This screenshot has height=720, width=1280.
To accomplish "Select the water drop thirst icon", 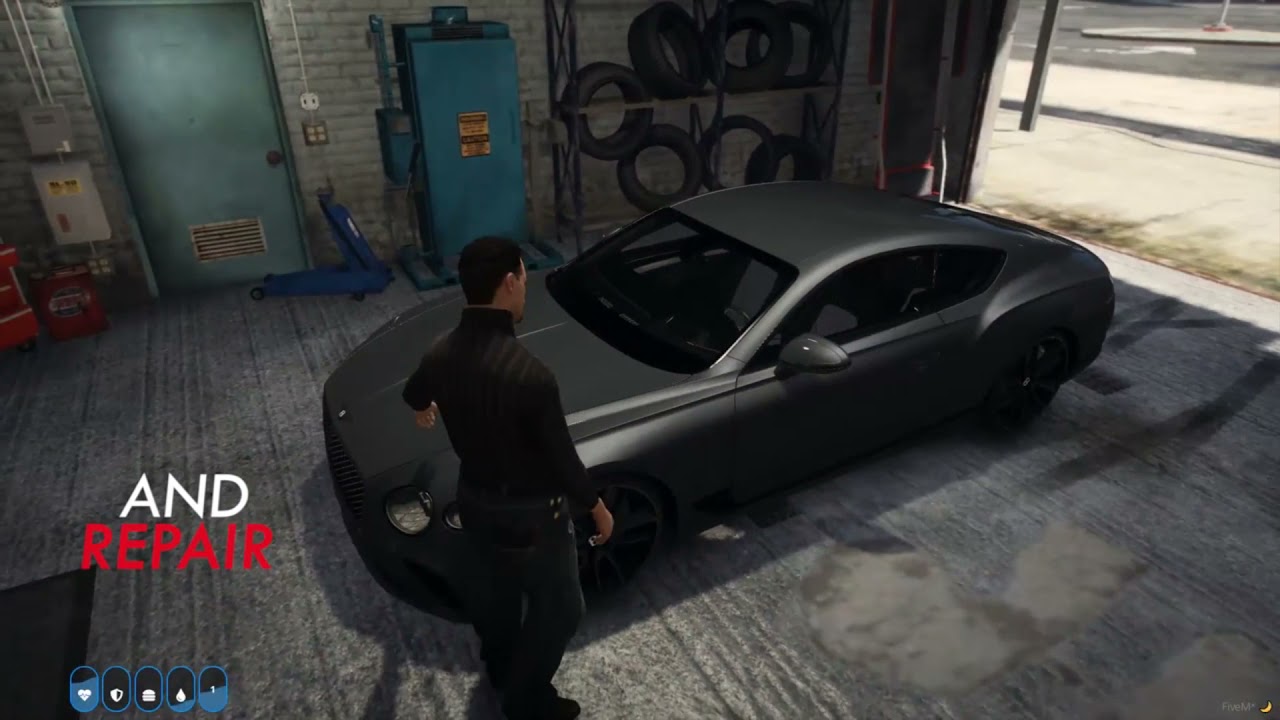I will coord(180,690).
